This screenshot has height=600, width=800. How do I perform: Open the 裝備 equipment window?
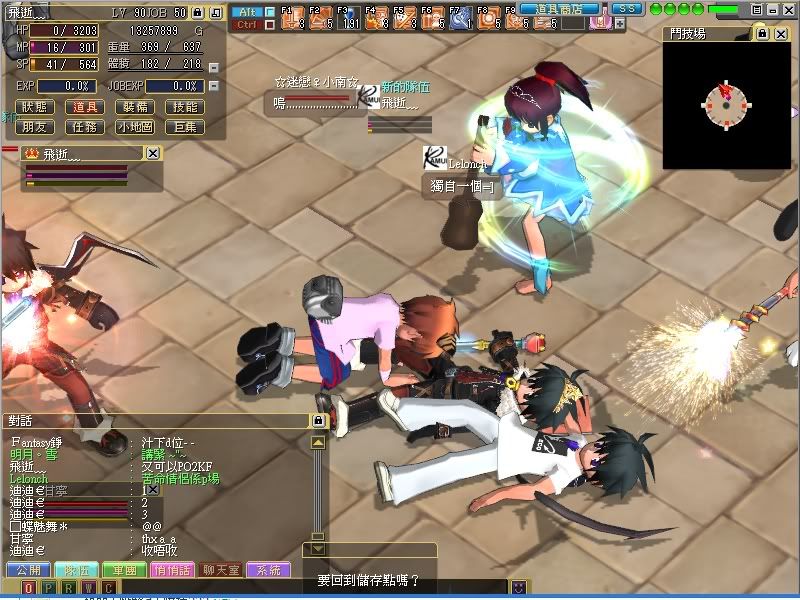135,107
